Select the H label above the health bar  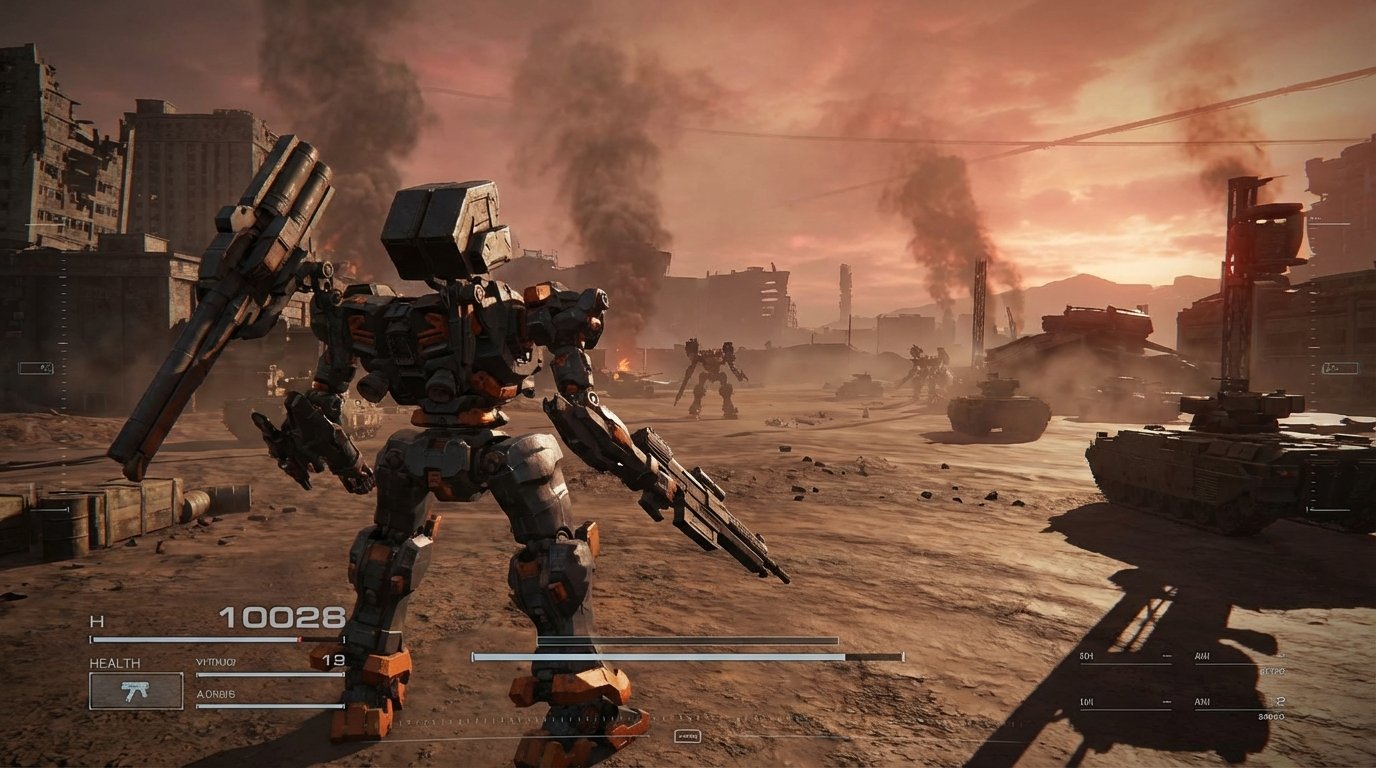tap(97, 620)
